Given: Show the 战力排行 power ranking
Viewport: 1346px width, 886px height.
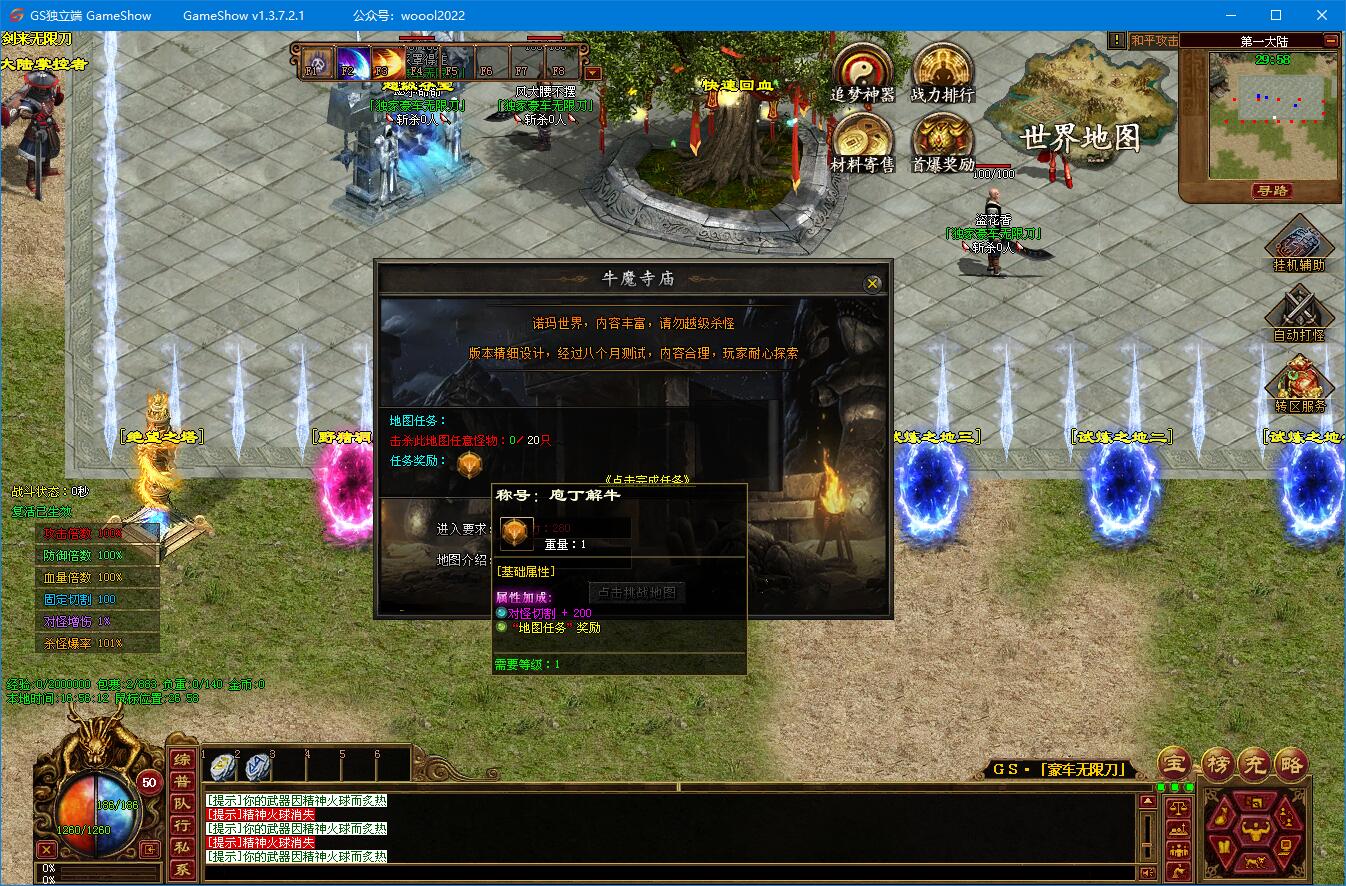Looking at the screenshot, I should [942, 71].
